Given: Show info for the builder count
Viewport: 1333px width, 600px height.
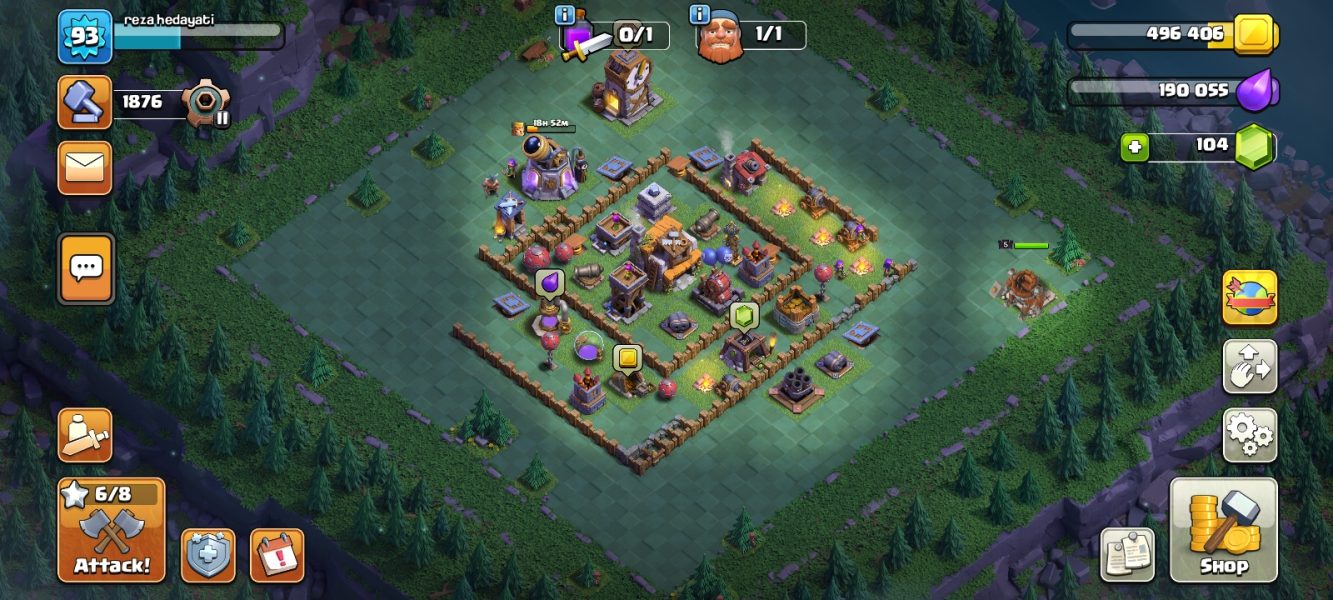Looking at the screenshot, I should (699, 15).
